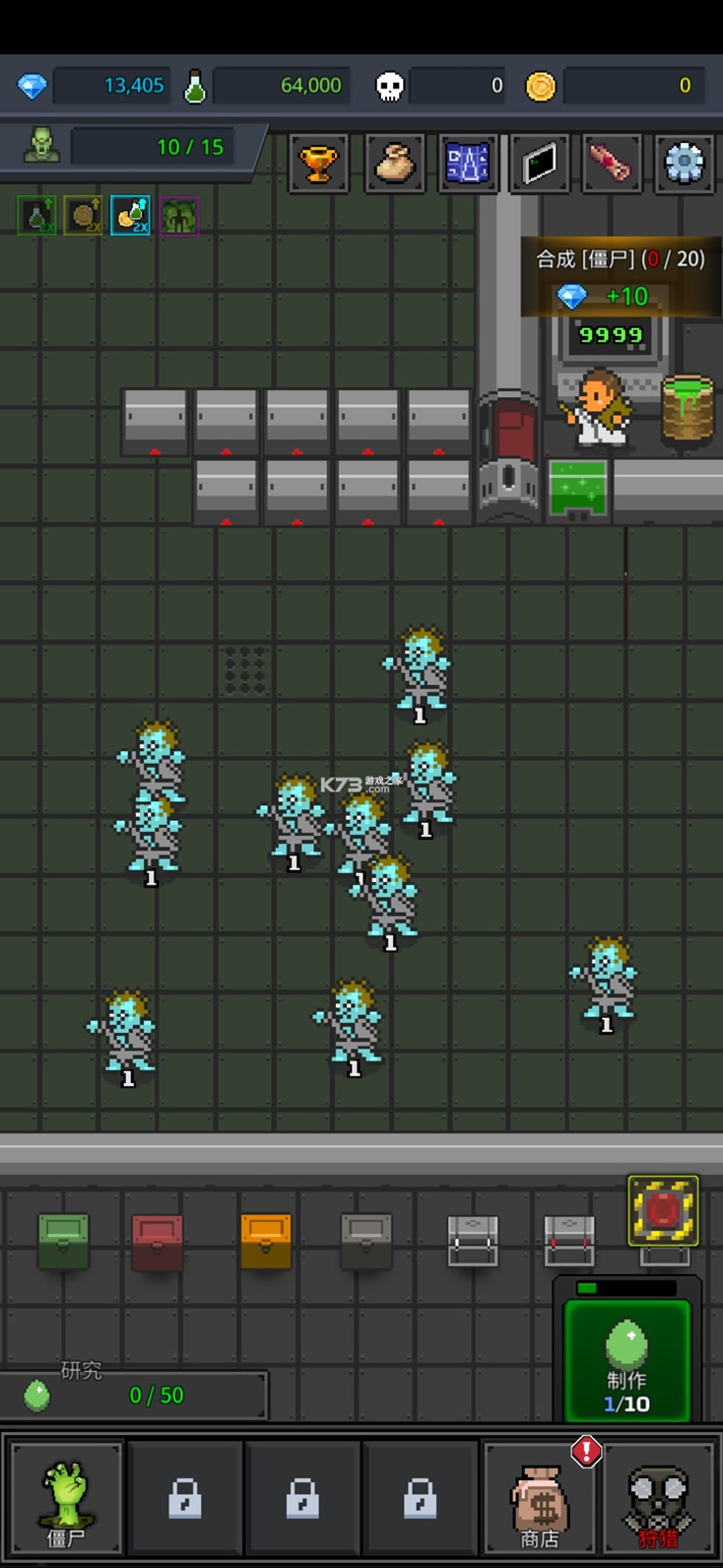Open the gold trophy achievements panel
Viewport: 723px width, 1568px height.
pyautogui.click(x=318, y=163)
